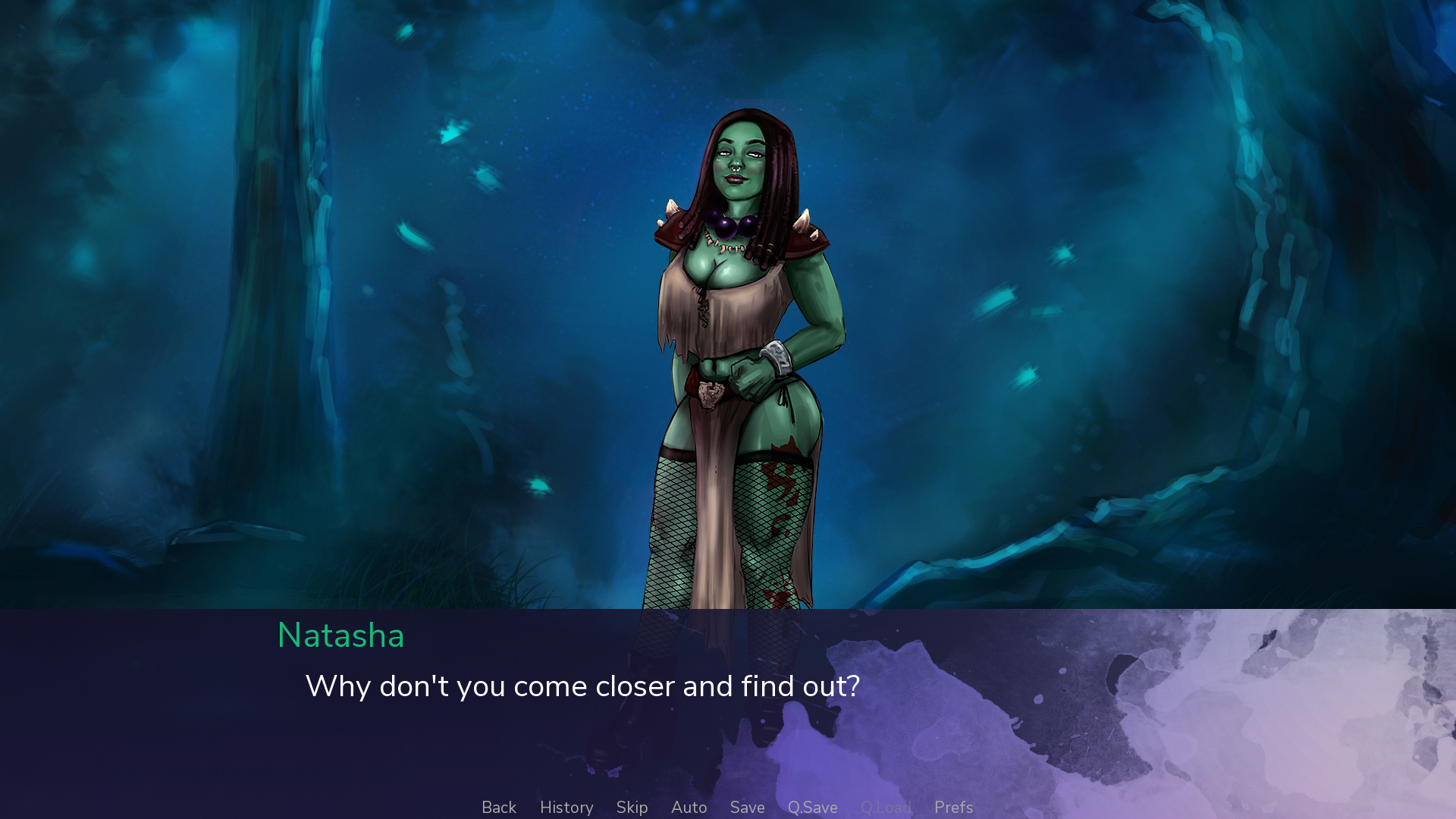1456x819 pixels.
Task: Open the Save game menu
Action: coord(747,808)
